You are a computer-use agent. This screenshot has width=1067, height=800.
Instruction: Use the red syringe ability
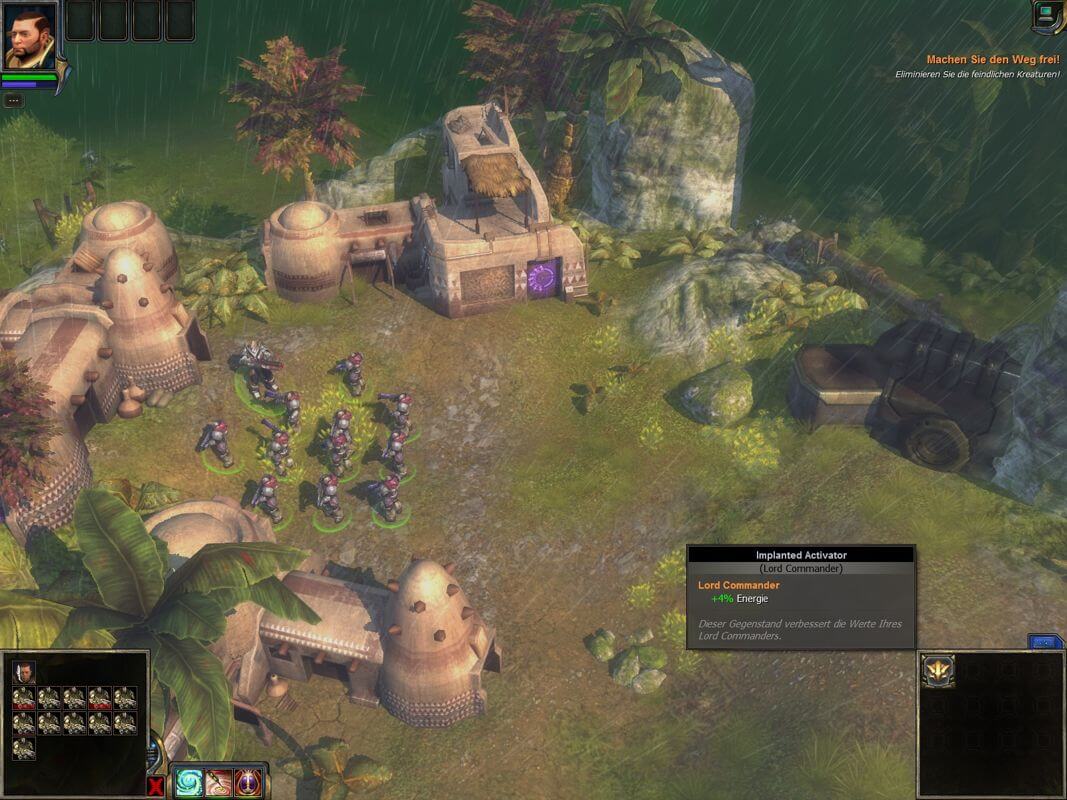(219, 782)
